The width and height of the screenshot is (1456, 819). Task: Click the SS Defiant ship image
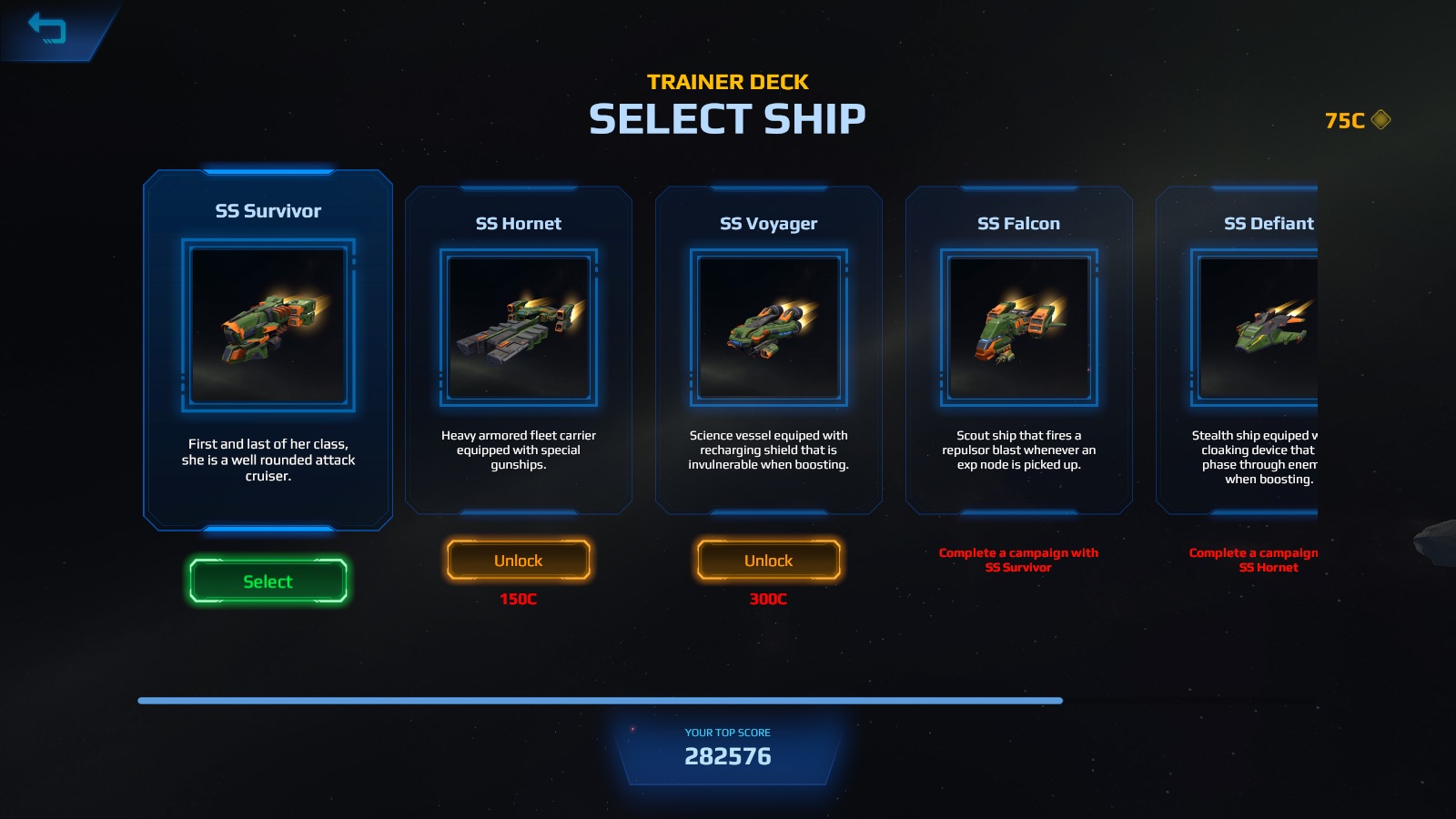(1269, 329)
